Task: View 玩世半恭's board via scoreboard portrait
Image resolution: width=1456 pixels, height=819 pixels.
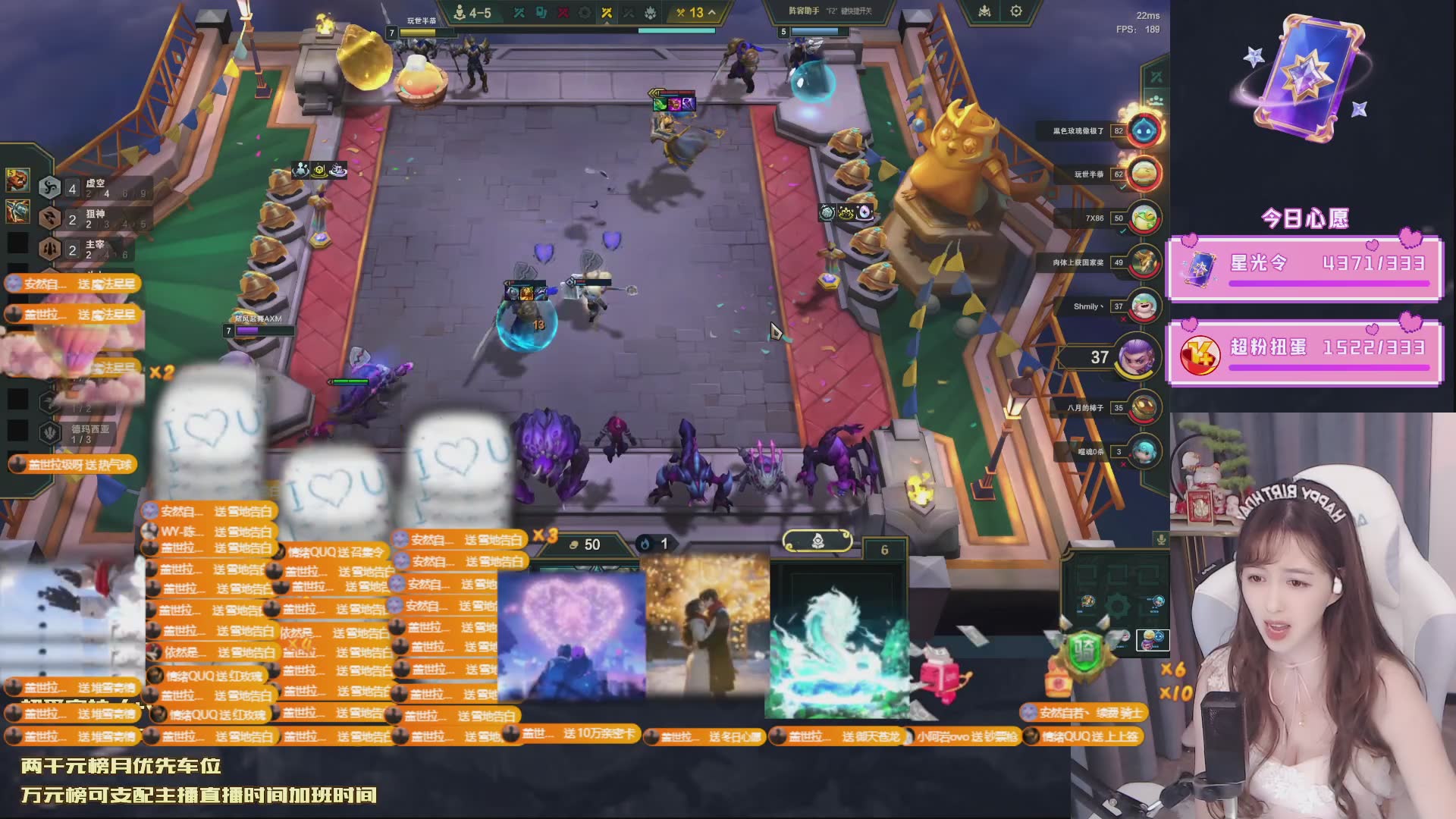Action: coord(1144,174)
